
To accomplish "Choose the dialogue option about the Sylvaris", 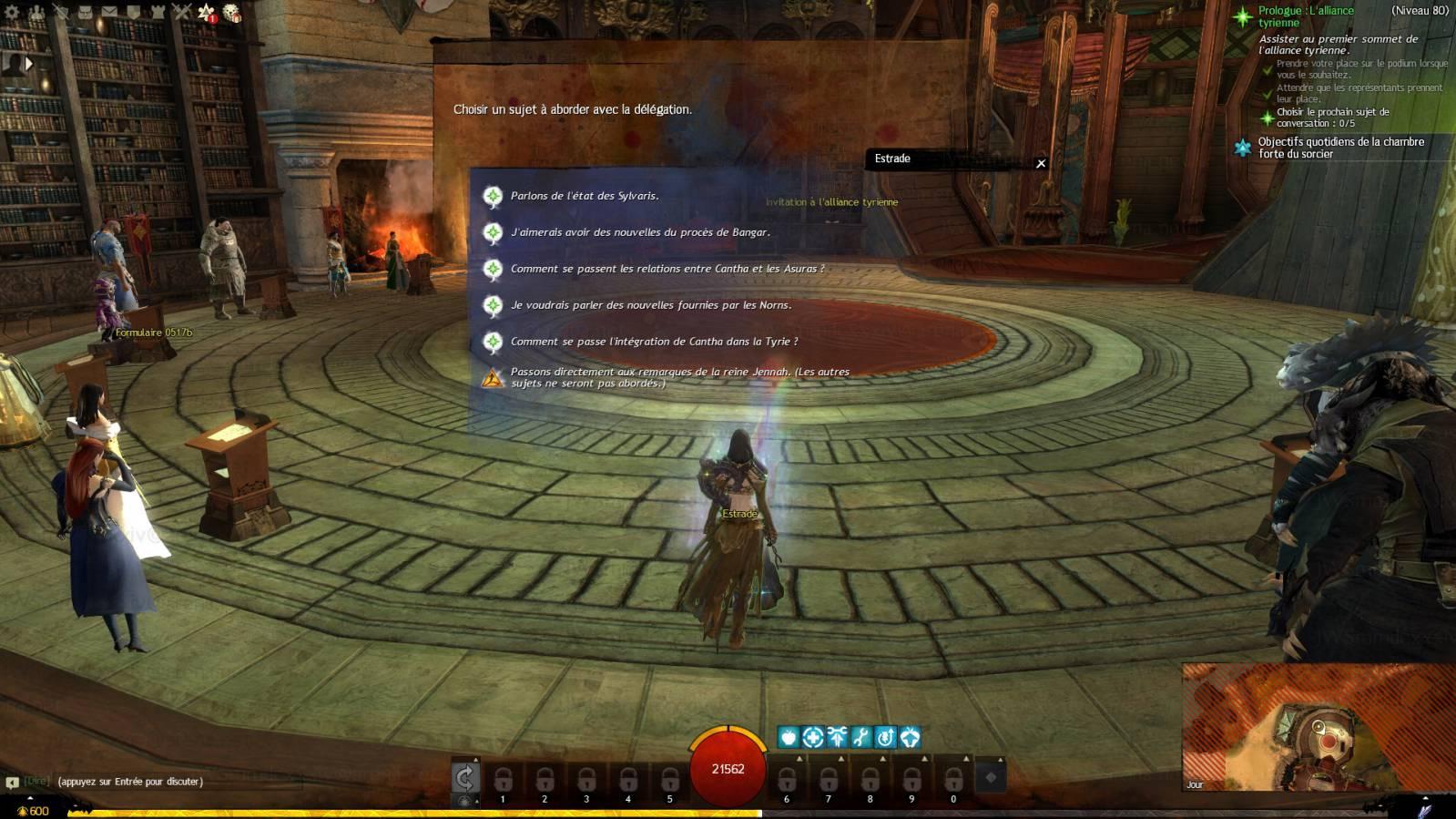I will click(584, 196).
